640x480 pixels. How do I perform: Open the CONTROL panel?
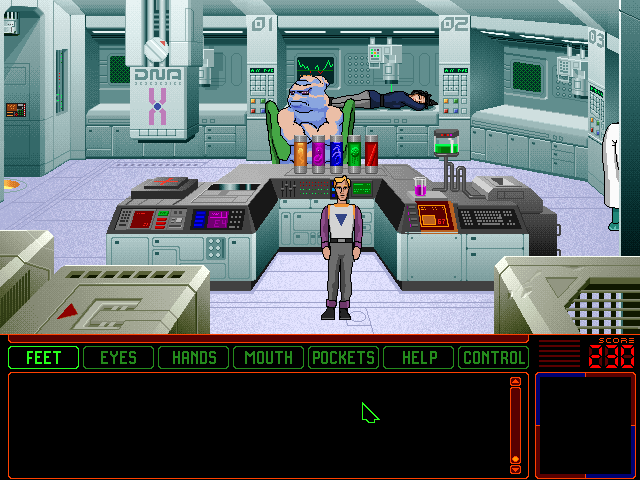pyautogui.click(x=493, y=357)
